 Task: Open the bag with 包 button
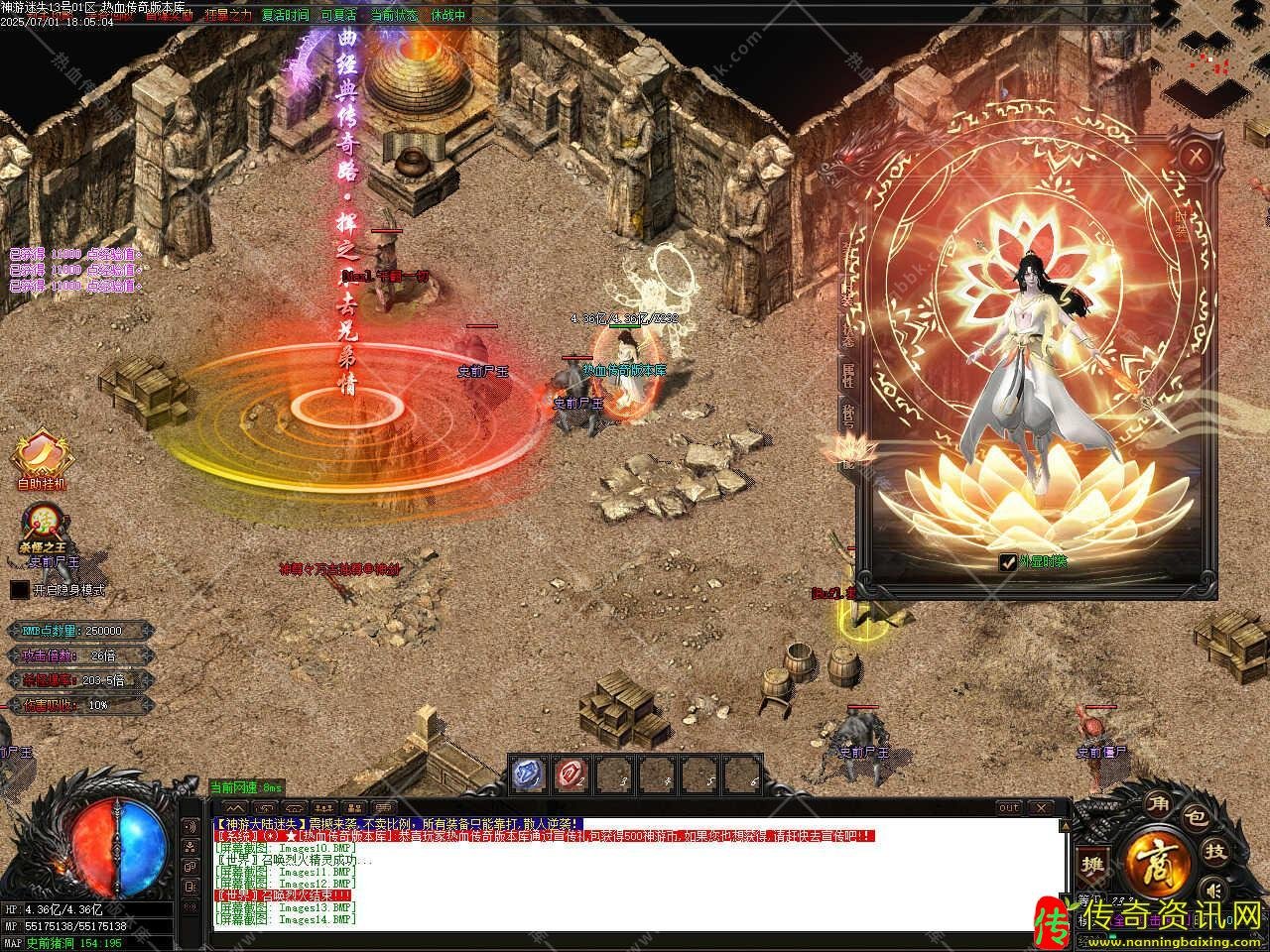(x=1197, y=818)
